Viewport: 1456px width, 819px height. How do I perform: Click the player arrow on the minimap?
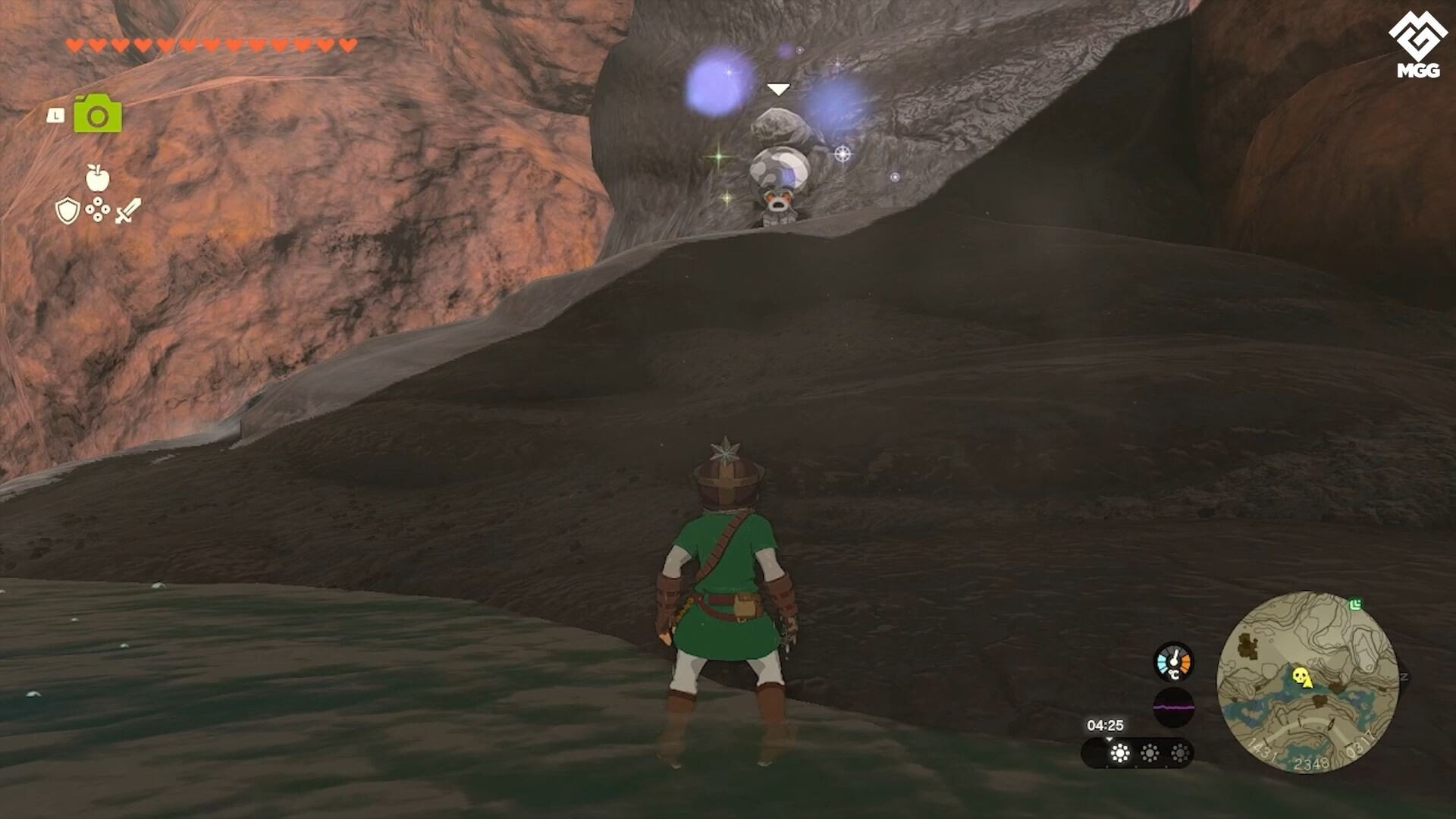tap(1331, 723)
